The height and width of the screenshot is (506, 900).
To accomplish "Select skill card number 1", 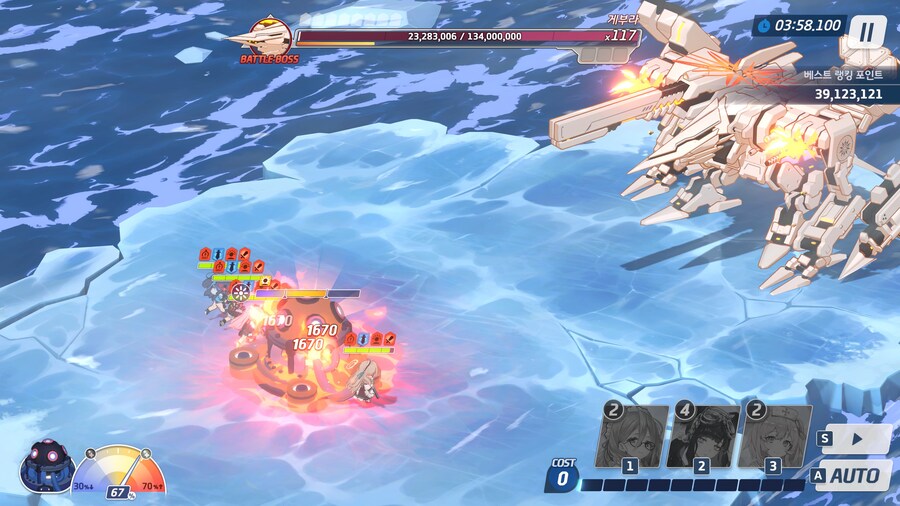I will (x=632, y=437).
